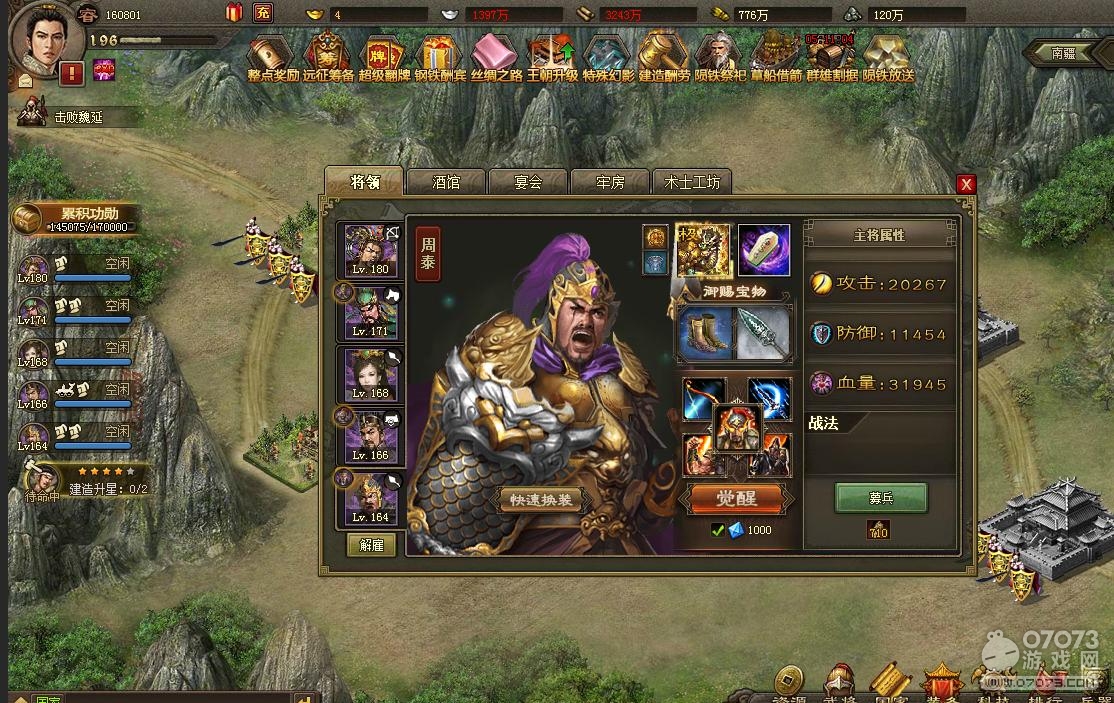Click the green 募兵 (Recruit) button

(x=881, y=497)
